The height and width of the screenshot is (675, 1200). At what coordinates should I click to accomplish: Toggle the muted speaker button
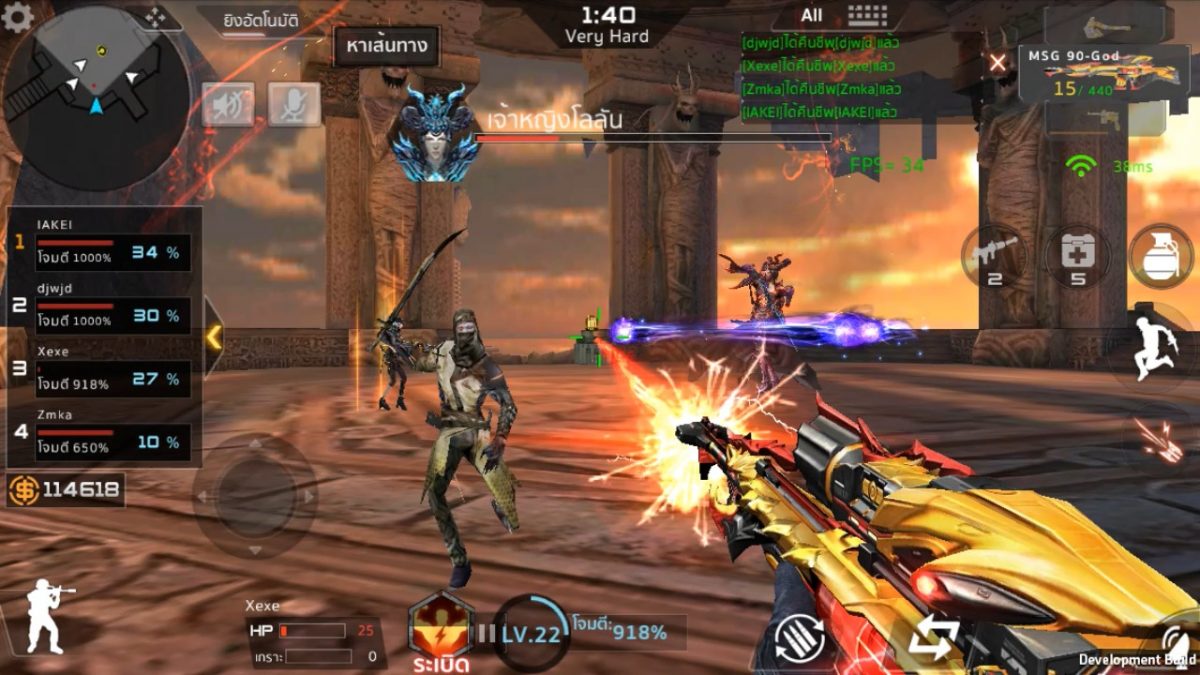pos(228,104)
